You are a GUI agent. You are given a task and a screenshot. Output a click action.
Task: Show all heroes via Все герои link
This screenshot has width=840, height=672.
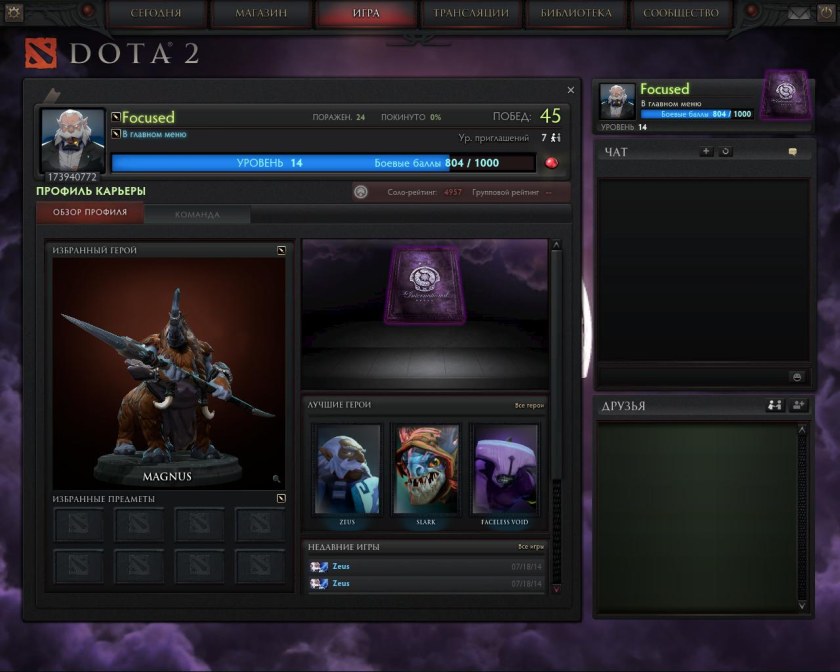[529, 405]
